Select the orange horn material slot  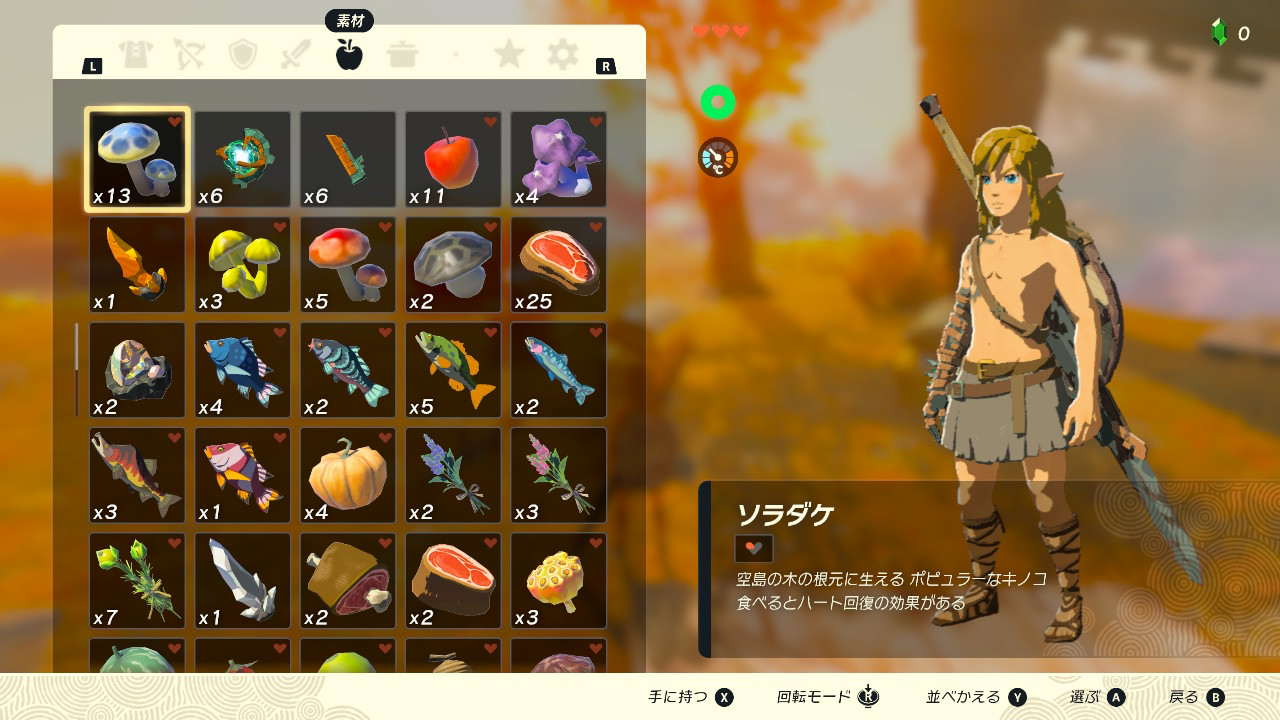tap(137, 265)
